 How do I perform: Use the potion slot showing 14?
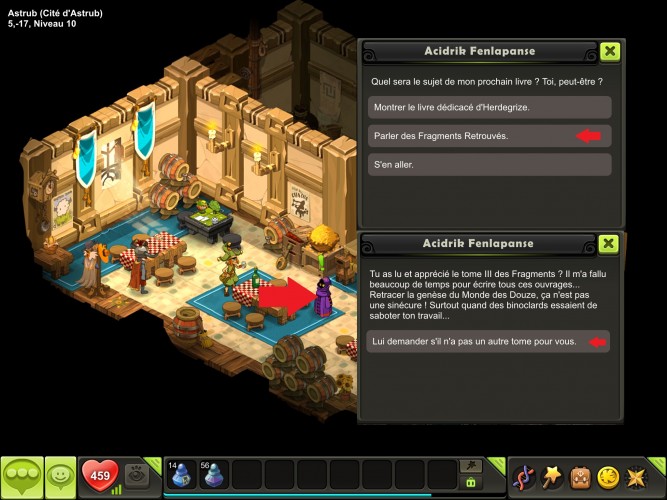point(181,474)
